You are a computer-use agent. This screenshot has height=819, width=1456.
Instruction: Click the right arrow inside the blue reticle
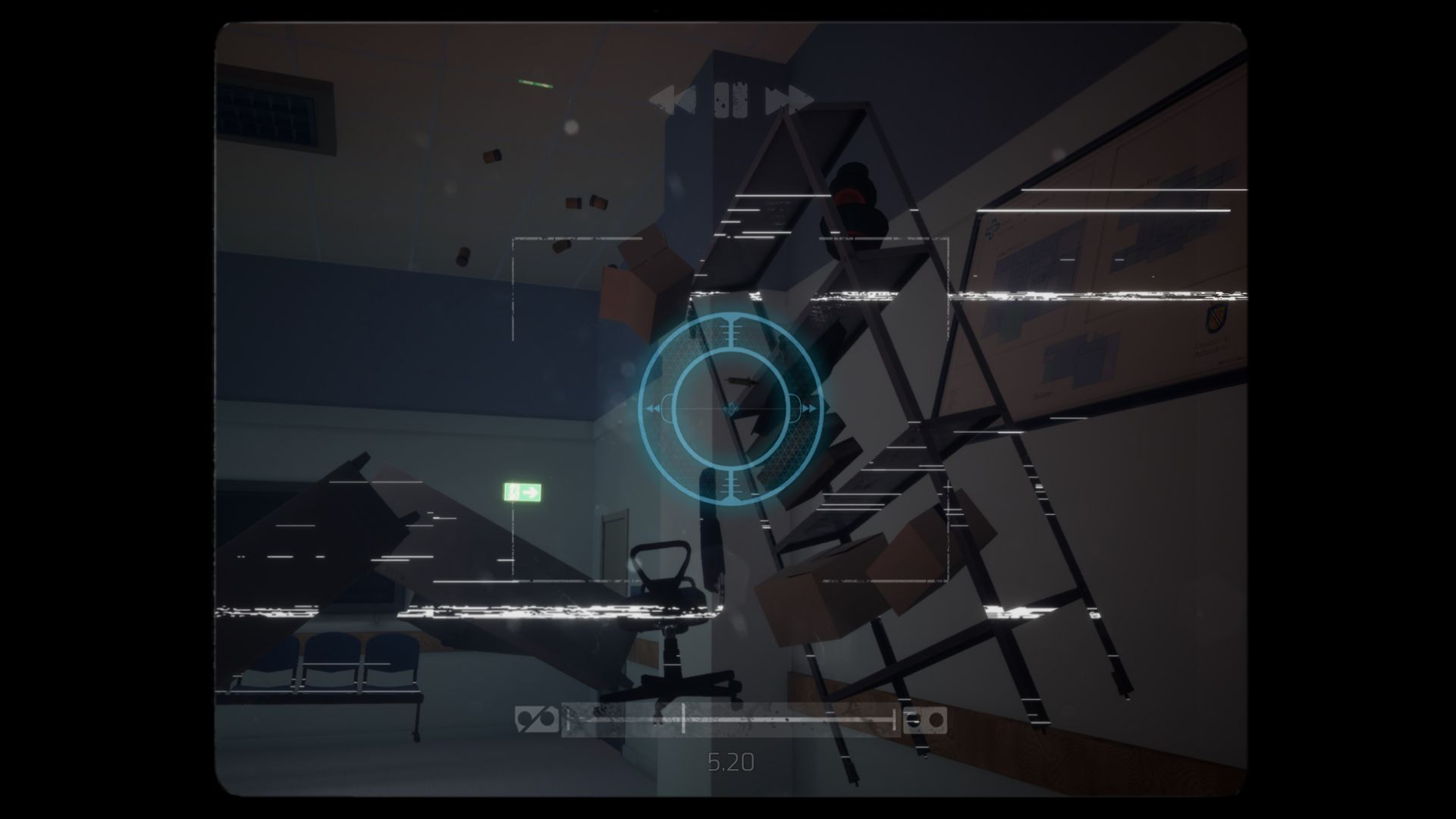point(810,408)
